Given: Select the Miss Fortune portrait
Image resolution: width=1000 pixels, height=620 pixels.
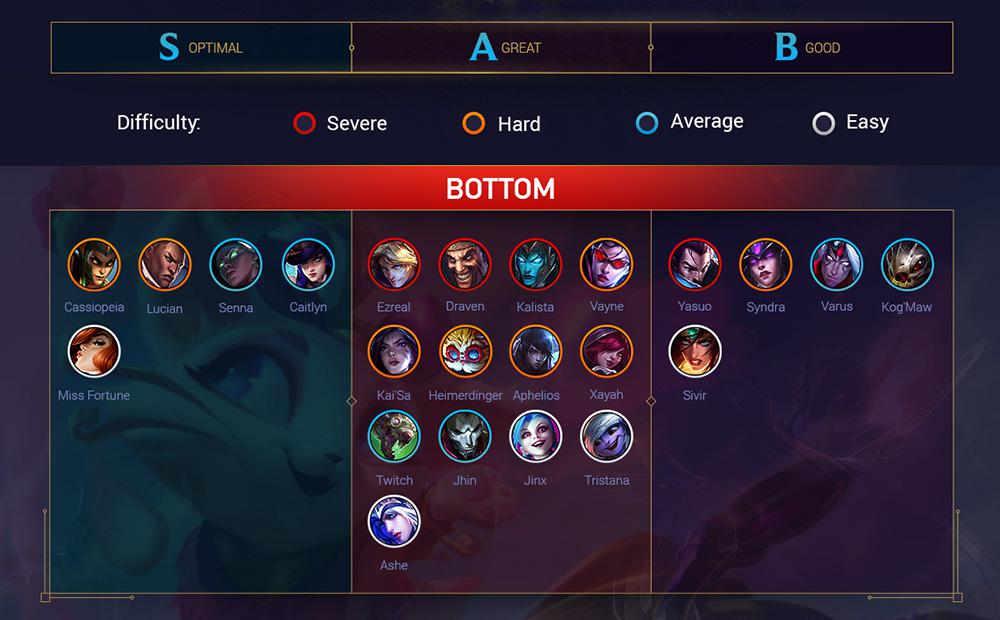Looking at the screenshot, I should coord(94,352).
